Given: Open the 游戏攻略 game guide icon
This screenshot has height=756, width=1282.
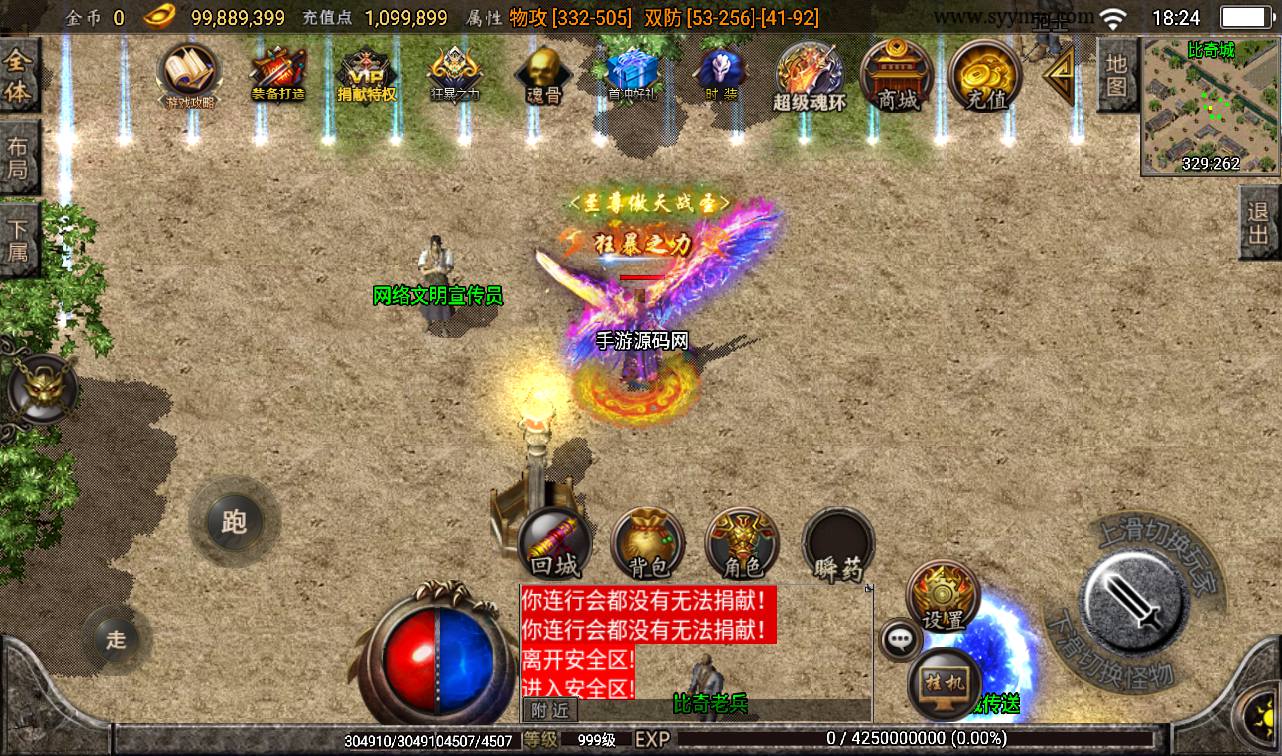Looking at the screenshot, I should (x=189, y=73).
